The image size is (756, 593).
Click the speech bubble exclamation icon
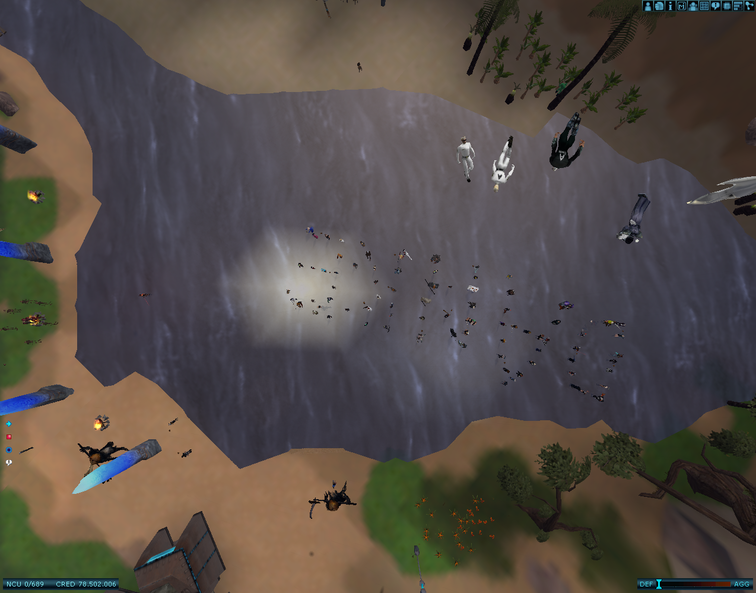(715, 6)
